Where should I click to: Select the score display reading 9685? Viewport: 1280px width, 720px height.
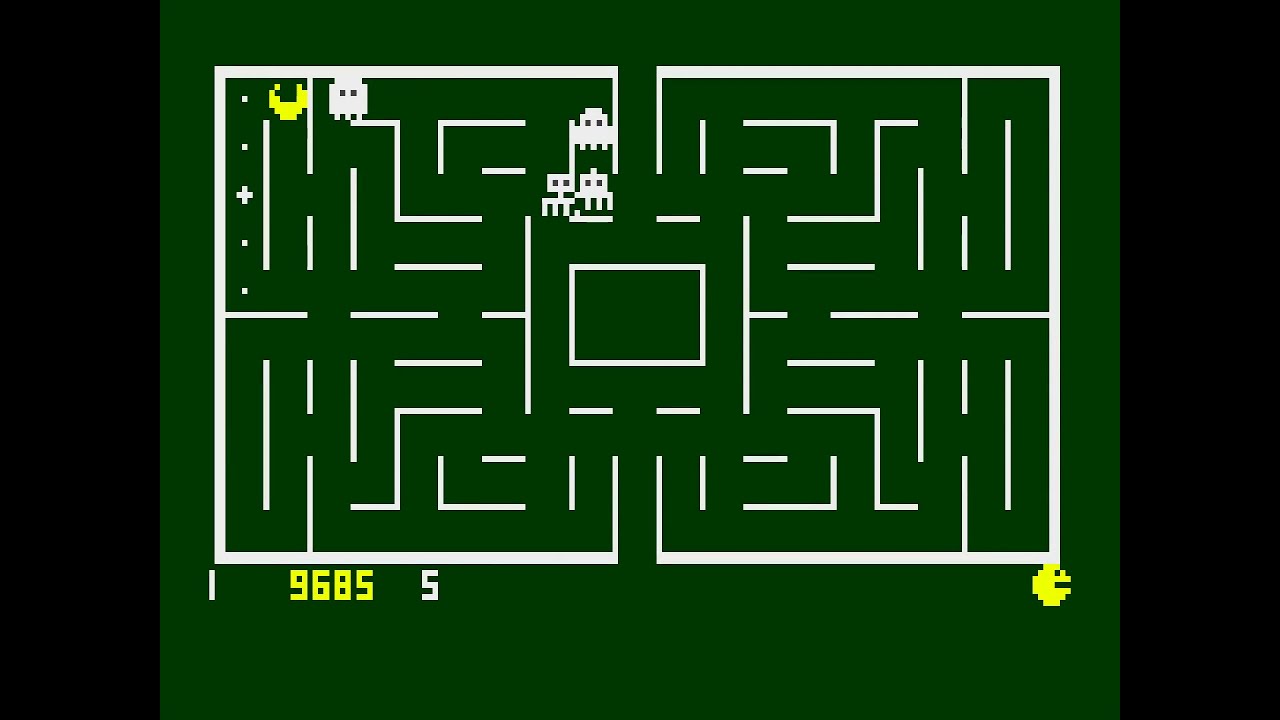click(x=333, y=587)
